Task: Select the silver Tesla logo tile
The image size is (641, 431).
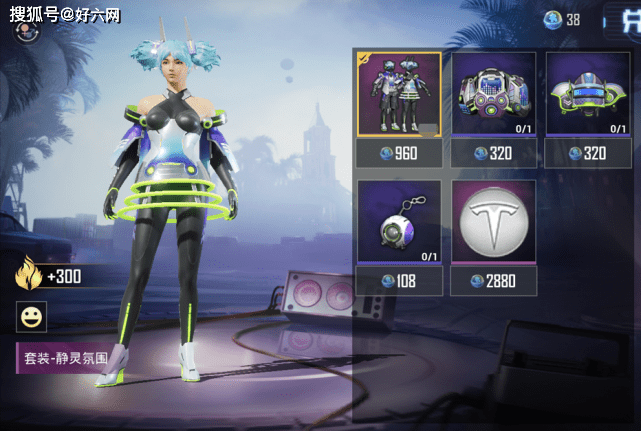Action: (x=493, y=224)
